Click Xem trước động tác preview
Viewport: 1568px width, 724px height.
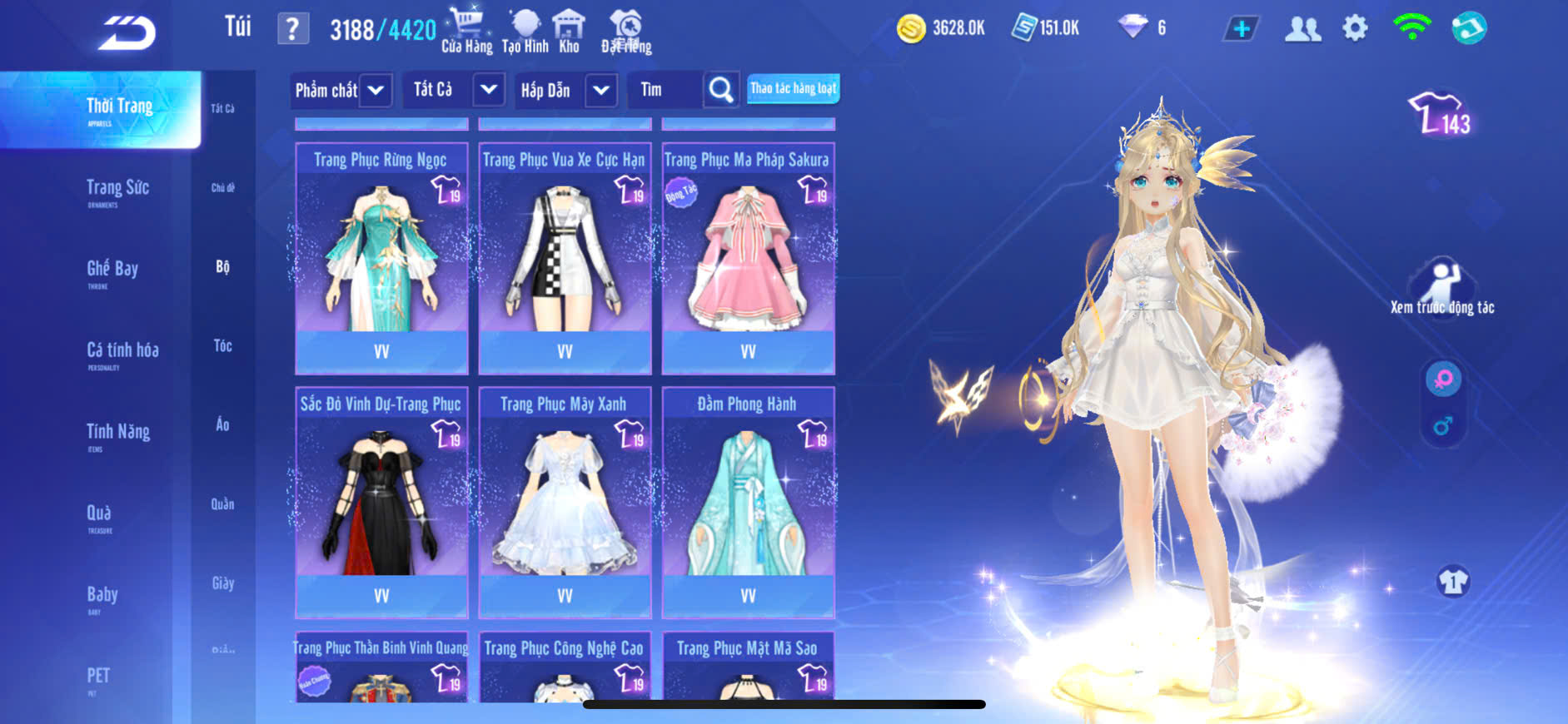(x=1442, y=287)
